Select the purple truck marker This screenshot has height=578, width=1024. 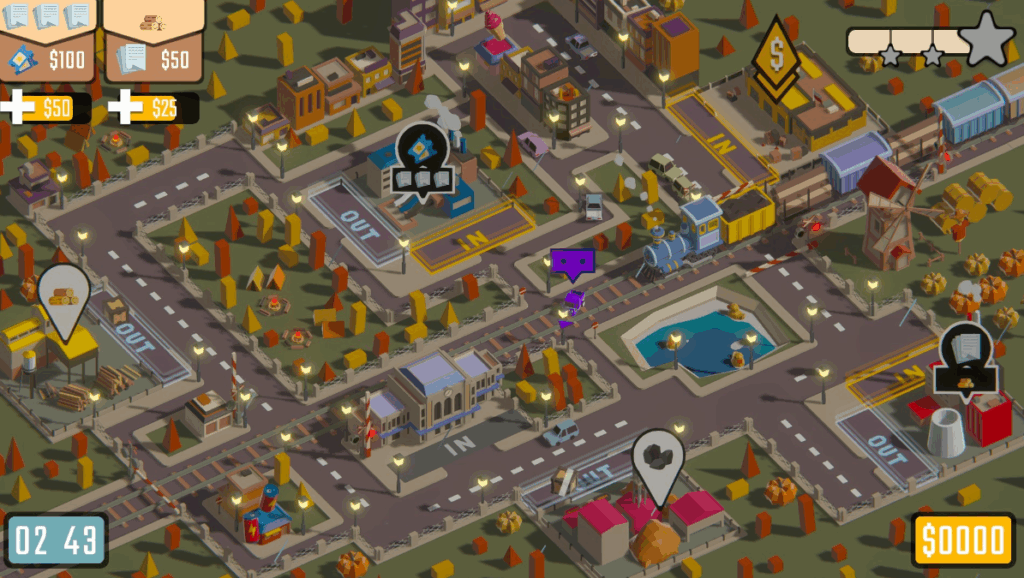point(572,265)
